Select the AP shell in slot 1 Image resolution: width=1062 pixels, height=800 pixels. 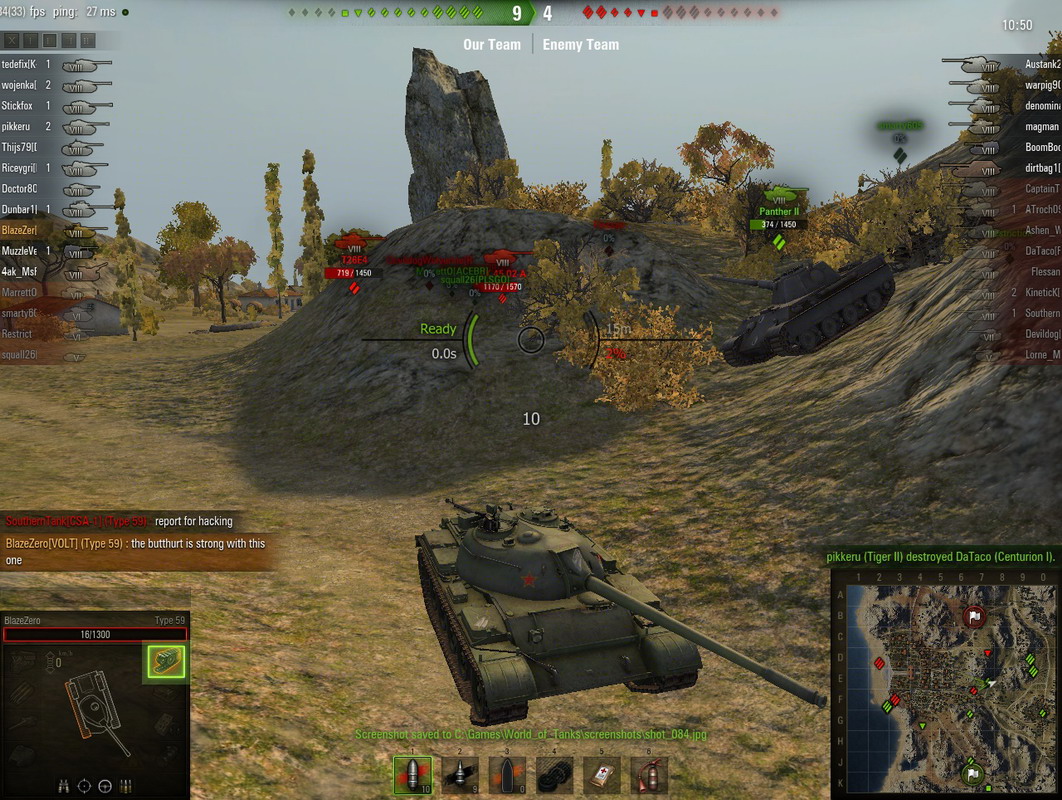412,774
